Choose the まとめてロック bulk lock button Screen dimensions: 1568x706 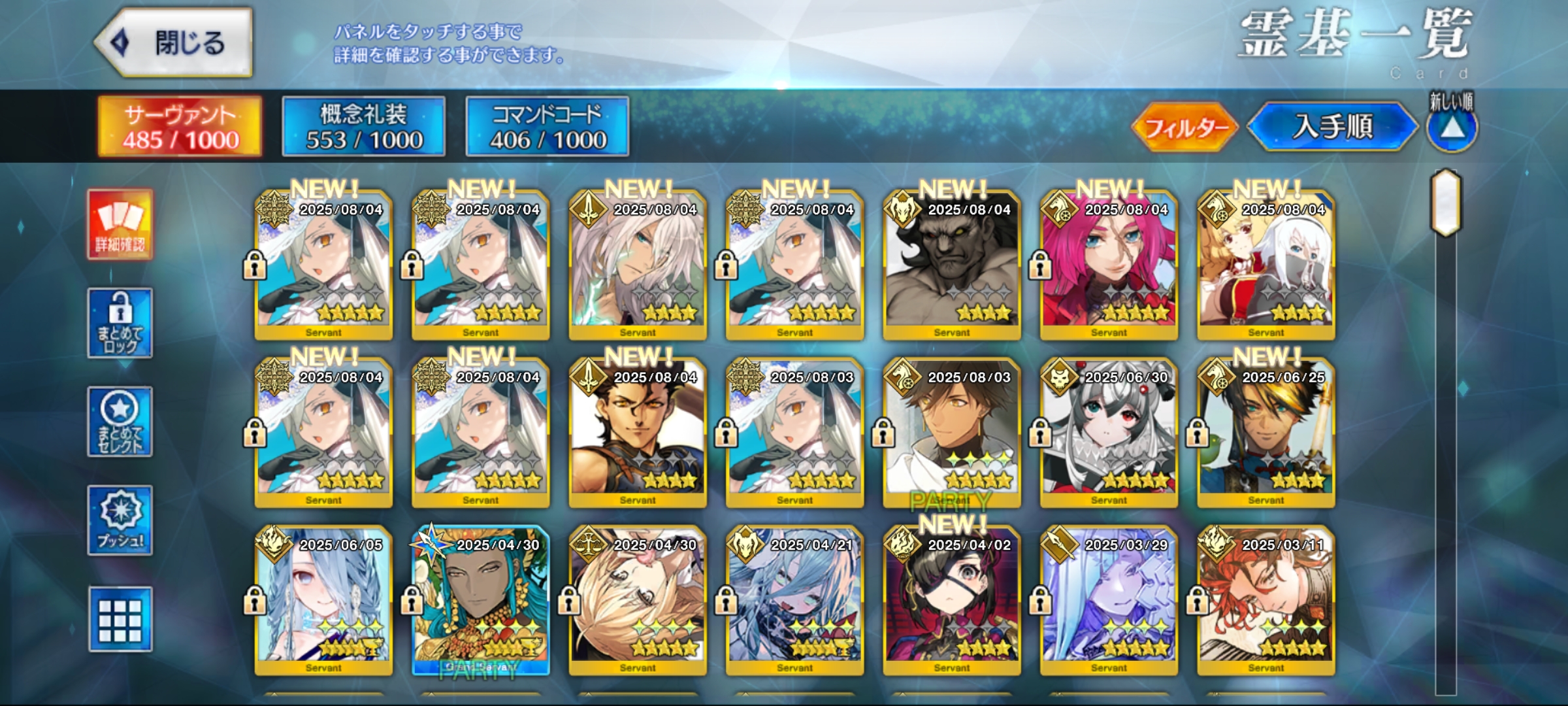click(120, 324)
